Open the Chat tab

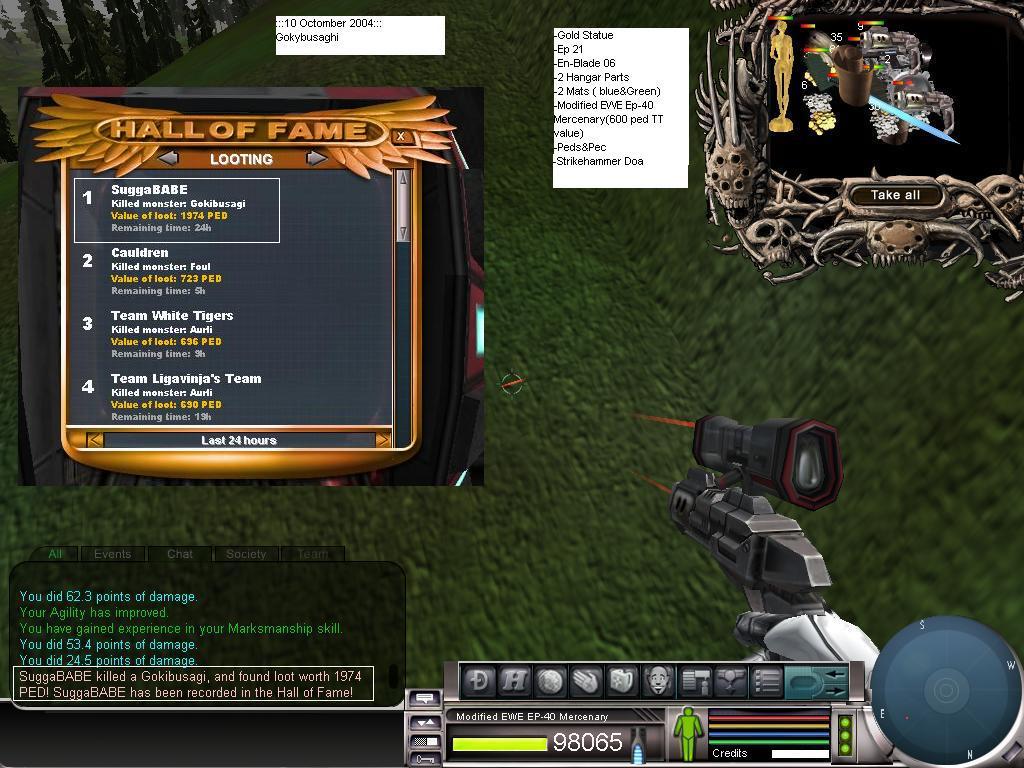tap(180, 553)
